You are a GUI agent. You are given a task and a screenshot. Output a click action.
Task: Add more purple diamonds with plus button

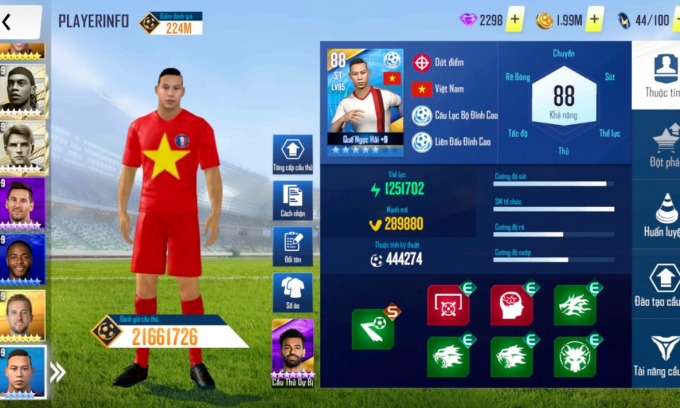pos(515,20)
